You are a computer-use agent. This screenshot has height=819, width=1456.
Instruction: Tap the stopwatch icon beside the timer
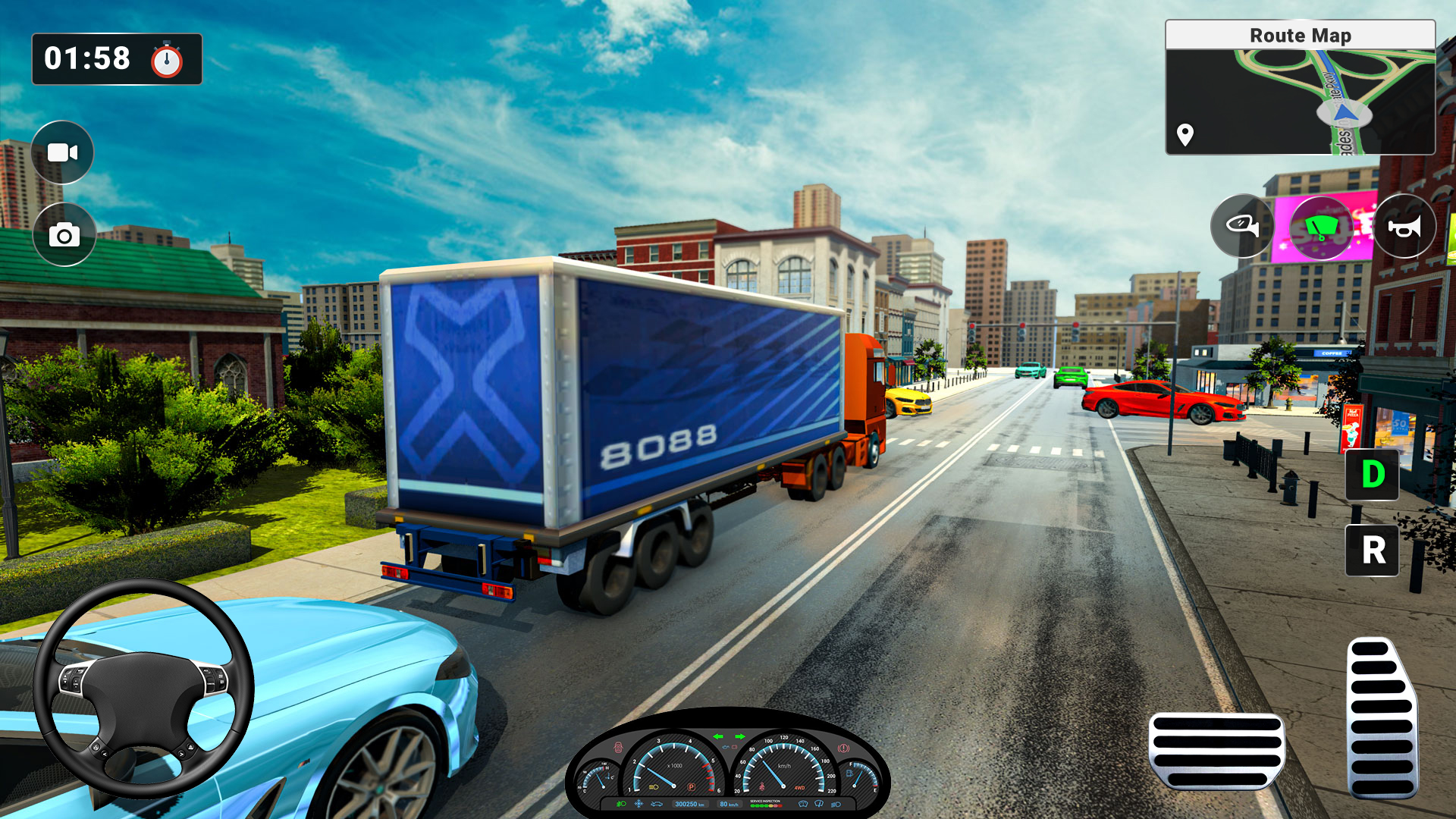(168, 59)
